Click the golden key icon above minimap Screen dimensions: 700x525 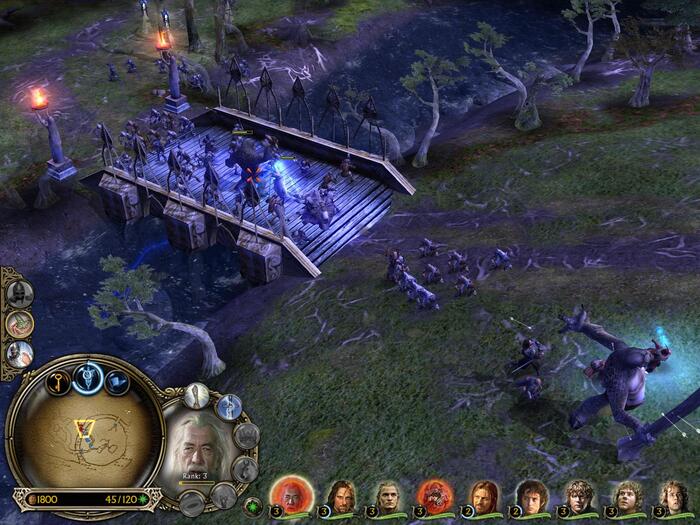click(x=59, y=381)
